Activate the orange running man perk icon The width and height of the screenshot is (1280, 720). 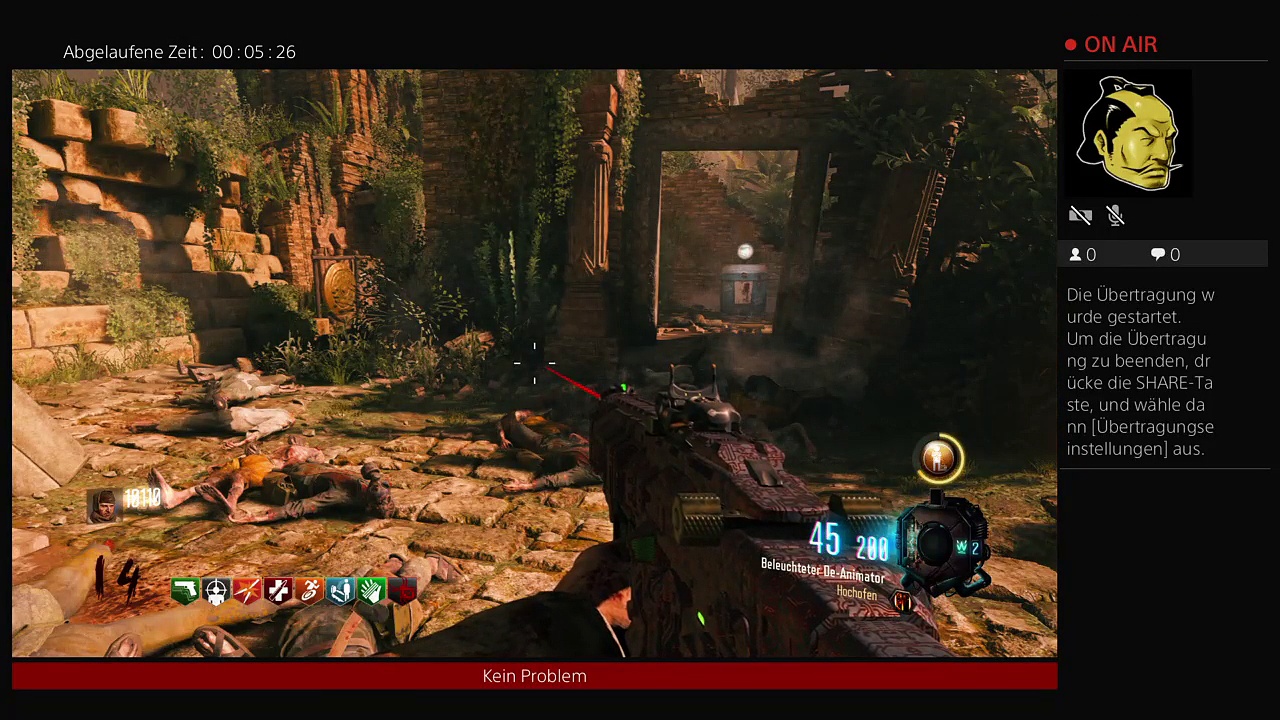coord(309,591)
